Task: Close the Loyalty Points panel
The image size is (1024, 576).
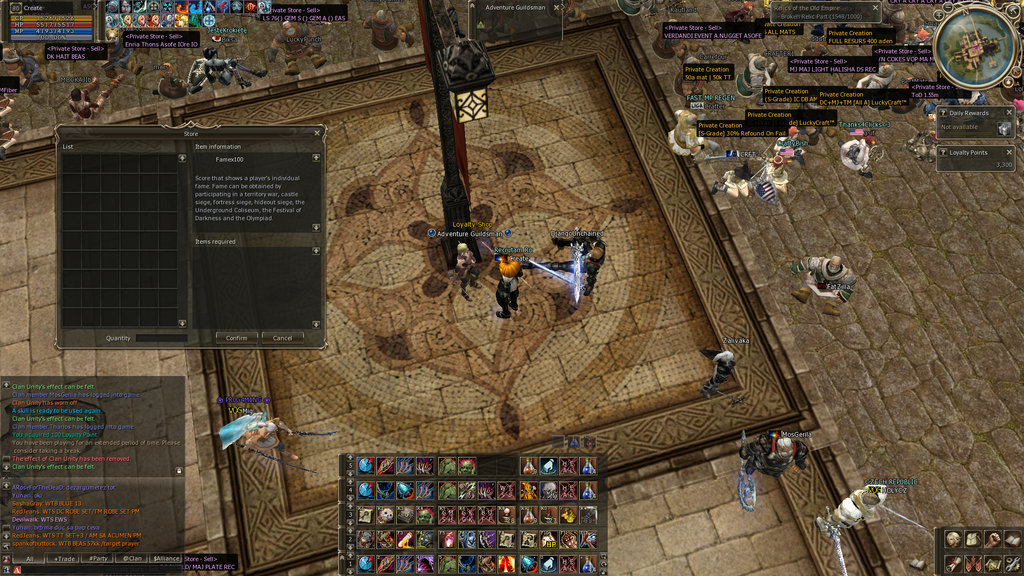Action: pyautogui.click(x=1008, y=153)
